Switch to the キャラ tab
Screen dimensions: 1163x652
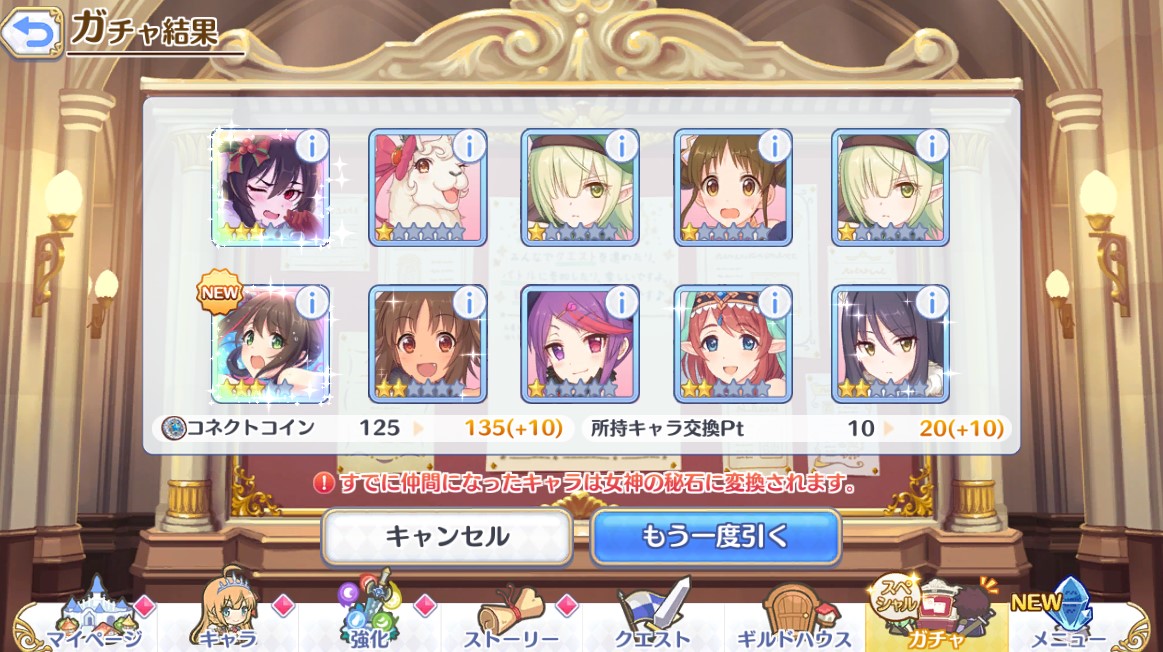click(228, 617)
